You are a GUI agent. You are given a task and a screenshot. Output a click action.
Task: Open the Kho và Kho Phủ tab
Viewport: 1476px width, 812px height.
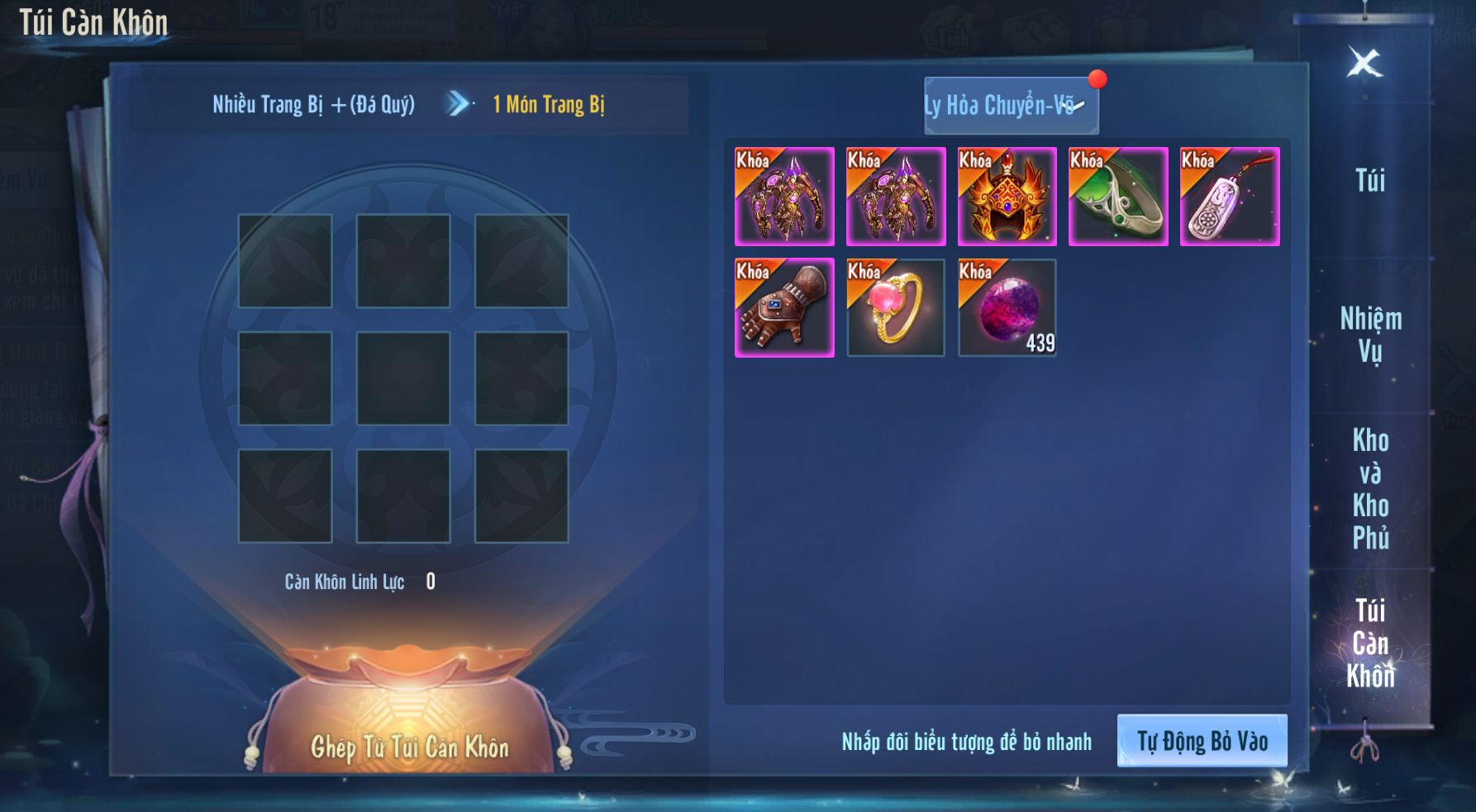pos(1370,488)
